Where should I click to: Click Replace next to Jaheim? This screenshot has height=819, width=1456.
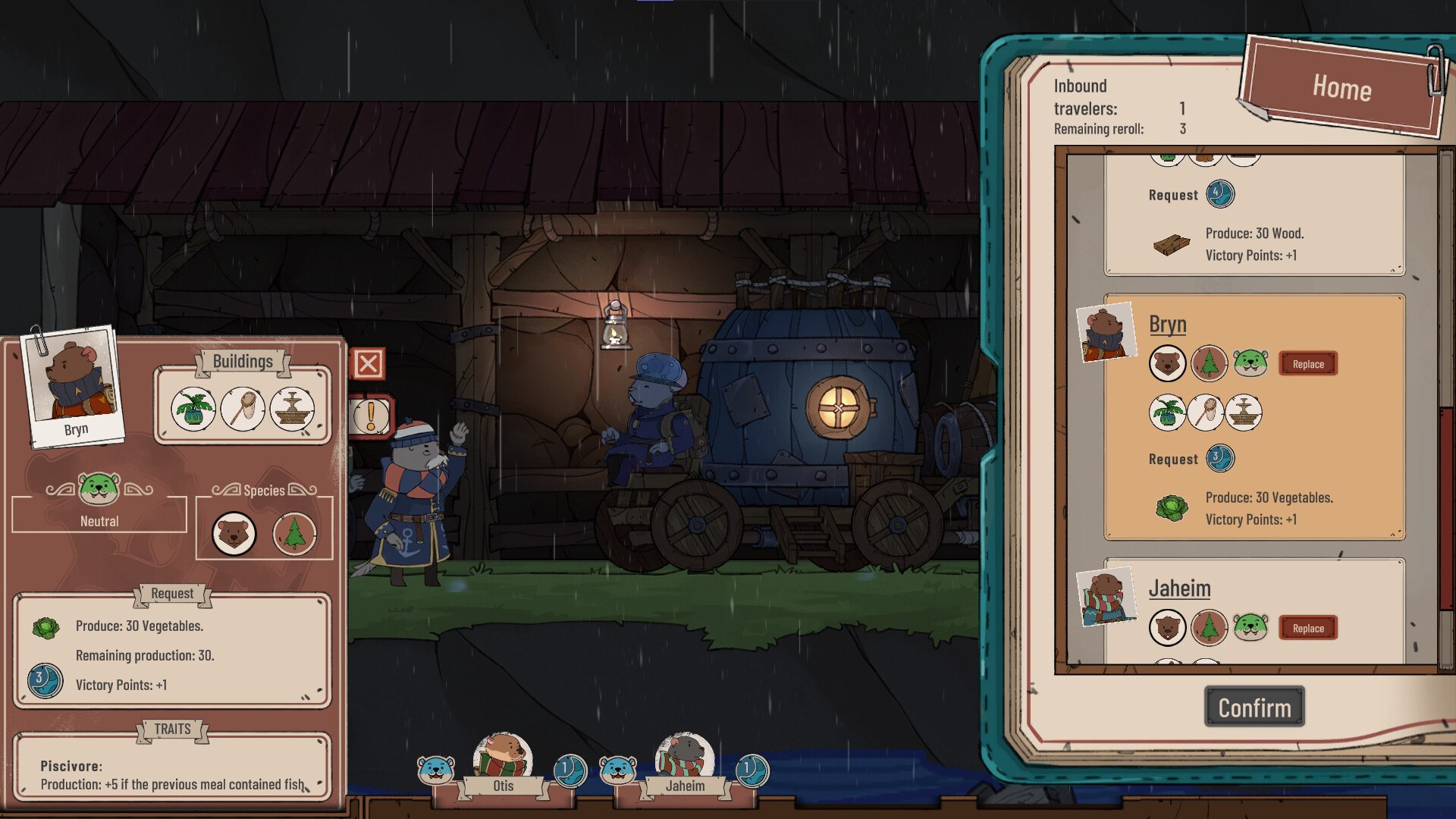point(1307,628)
